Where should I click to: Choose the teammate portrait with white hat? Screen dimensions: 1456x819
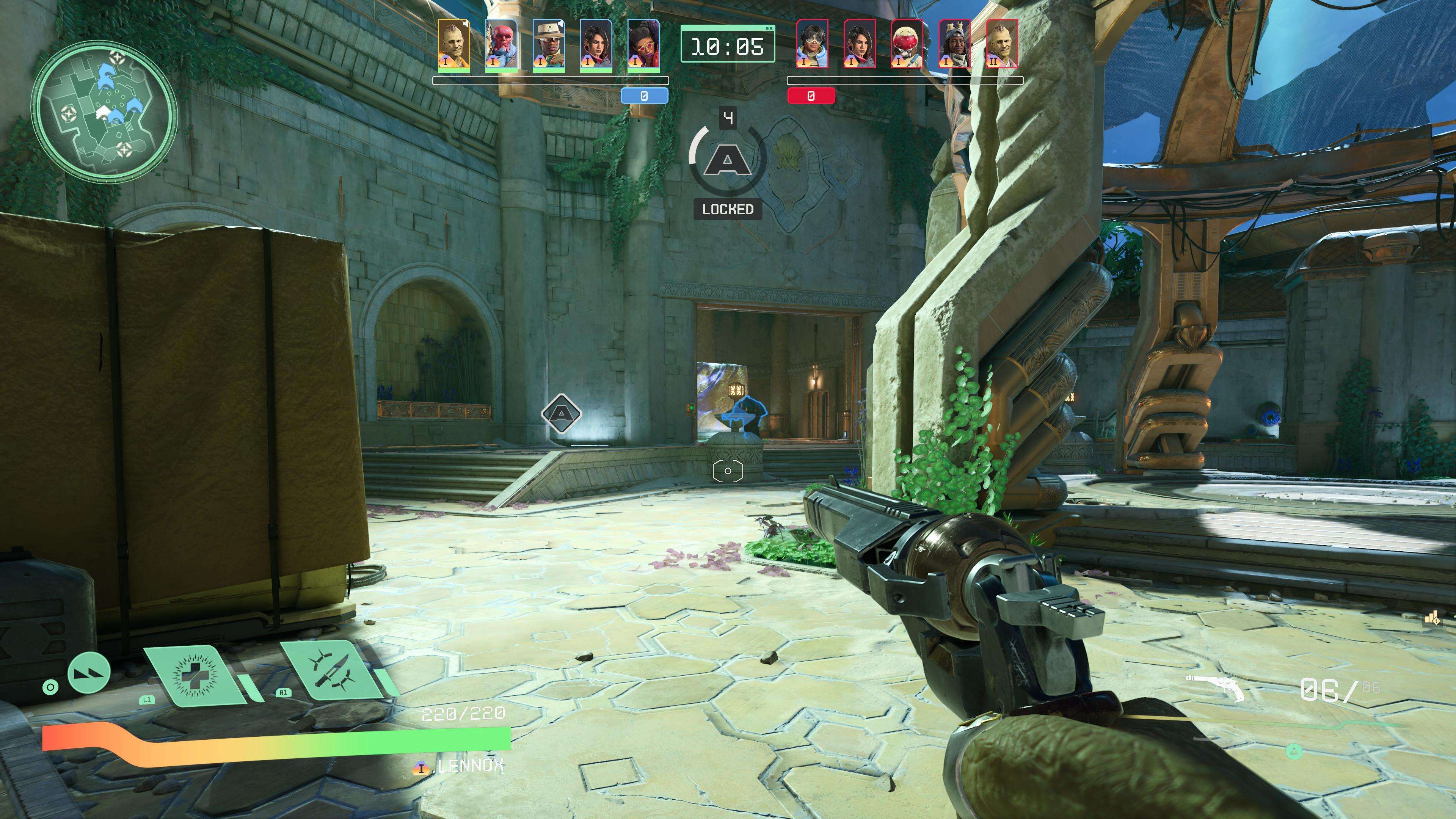pos(549,46)
